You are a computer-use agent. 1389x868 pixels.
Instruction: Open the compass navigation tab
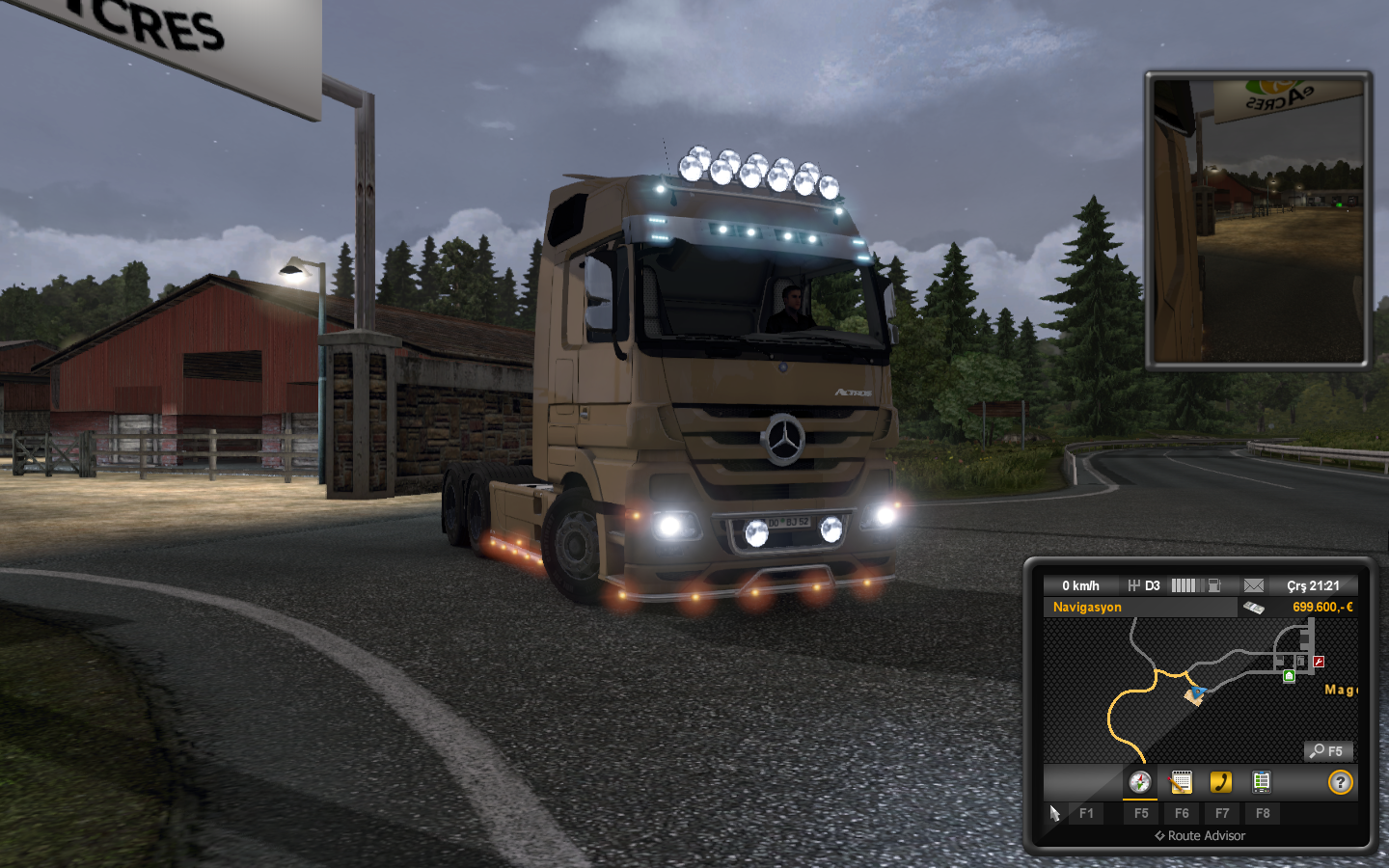pyautogui.click(x=1140, y=782)
